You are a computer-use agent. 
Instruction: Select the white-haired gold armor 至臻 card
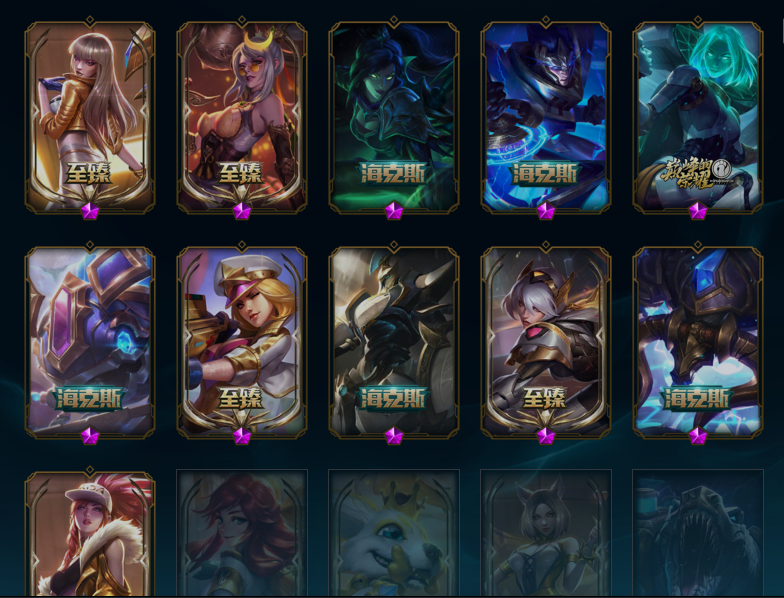point(546,341)
